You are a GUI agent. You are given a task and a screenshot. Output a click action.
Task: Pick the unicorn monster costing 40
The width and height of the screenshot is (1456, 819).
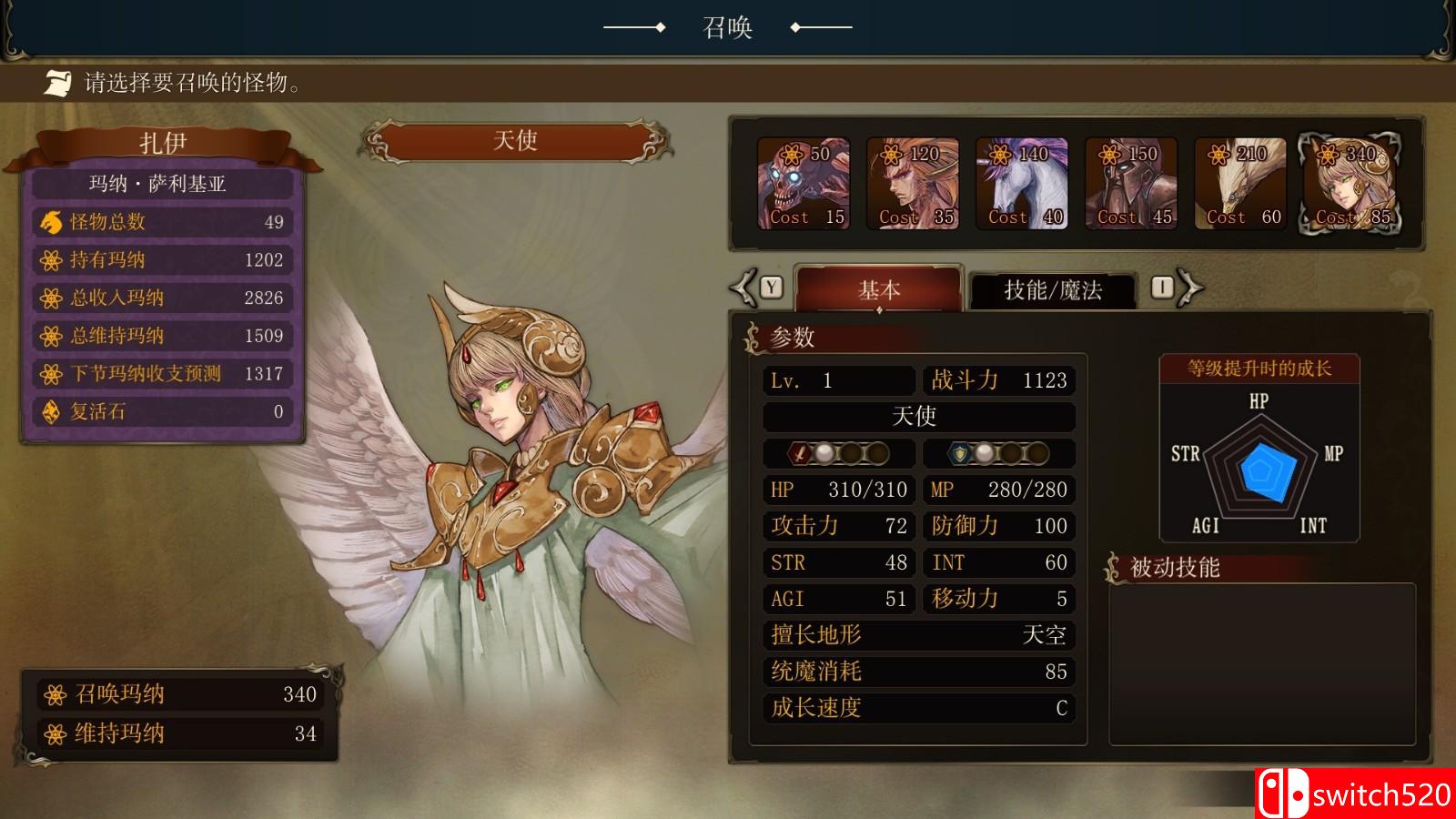coord(1021,182)
